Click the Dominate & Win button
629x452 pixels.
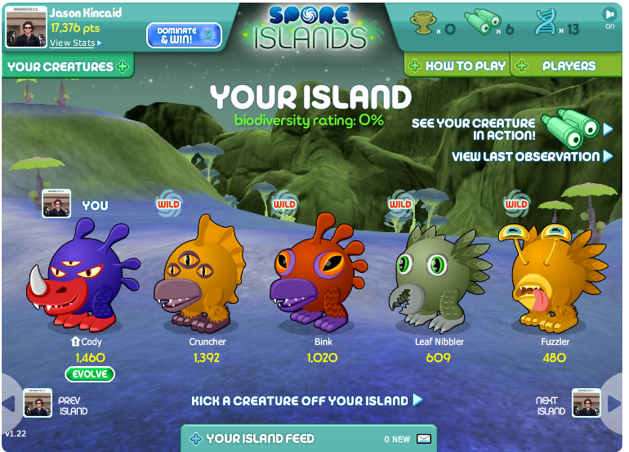(184, 35)
